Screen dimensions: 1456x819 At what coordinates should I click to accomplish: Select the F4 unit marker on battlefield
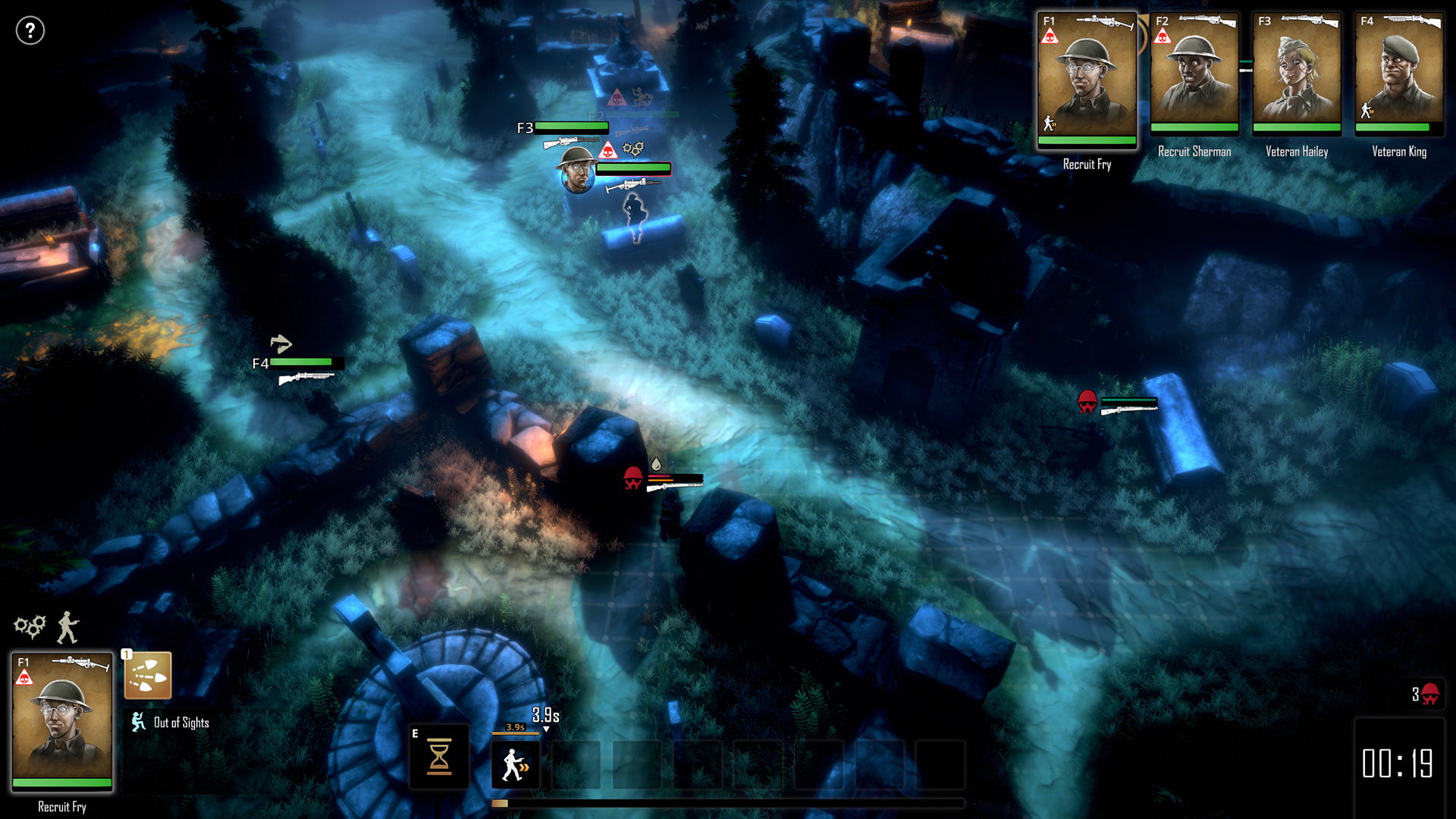click(x=260, y=364)
